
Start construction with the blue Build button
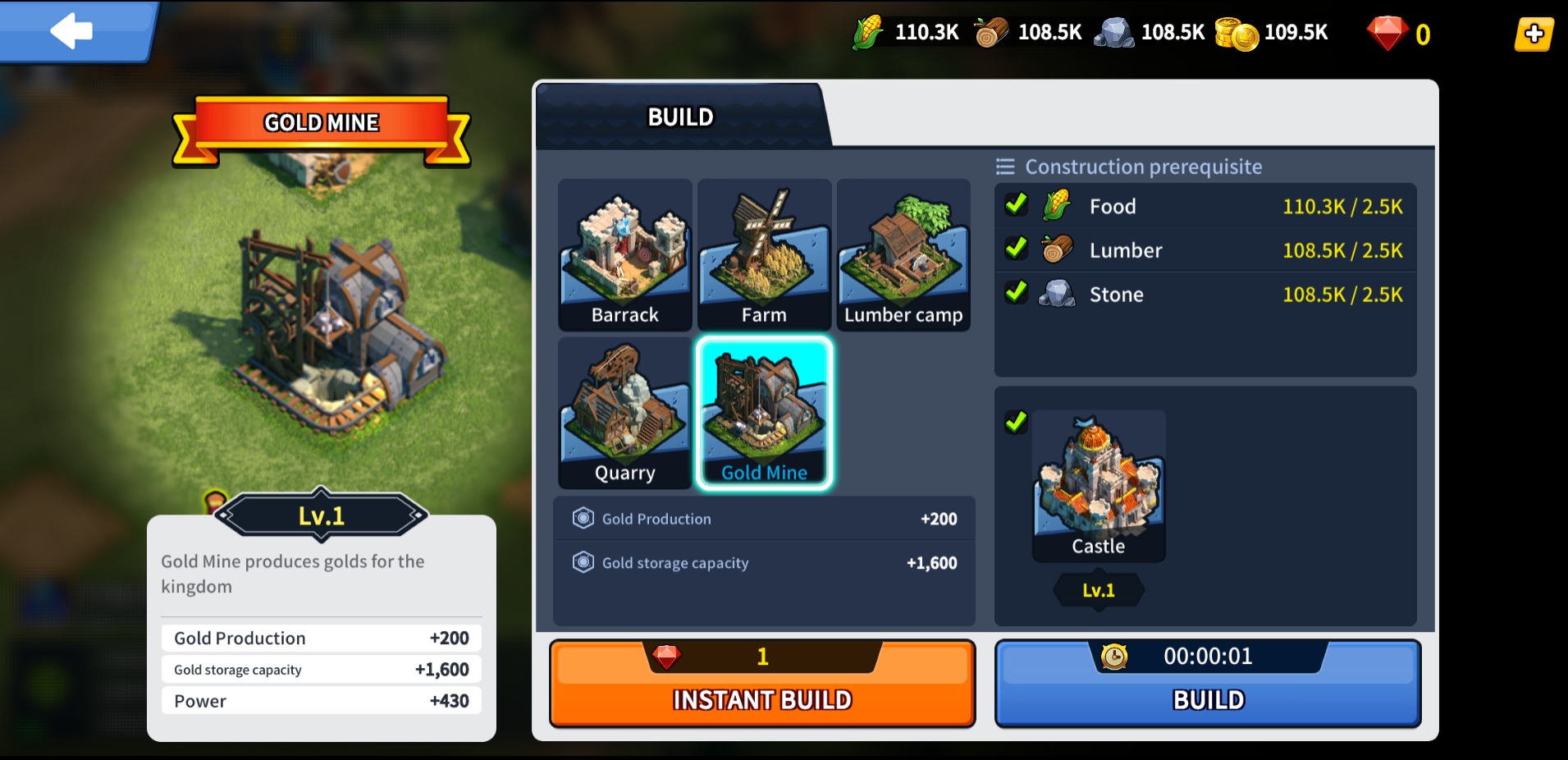tap(1208, 684)
